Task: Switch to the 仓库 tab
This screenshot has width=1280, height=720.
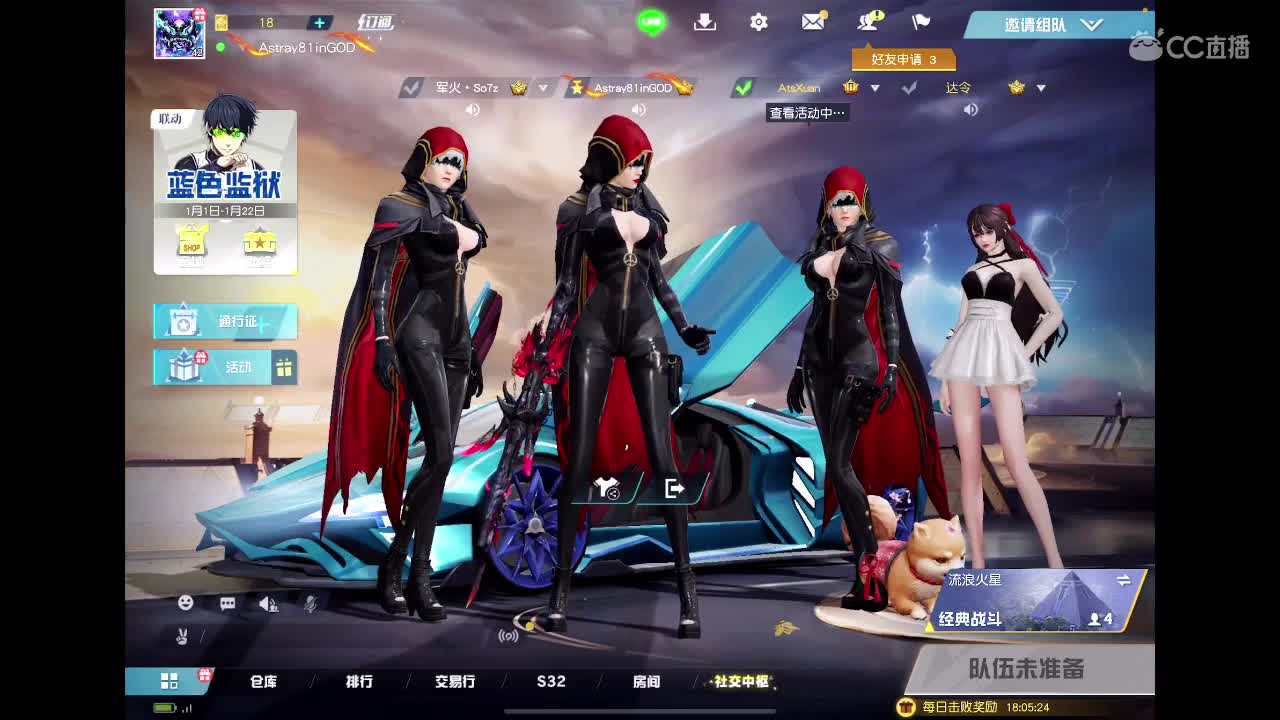Action: point(265,681)
